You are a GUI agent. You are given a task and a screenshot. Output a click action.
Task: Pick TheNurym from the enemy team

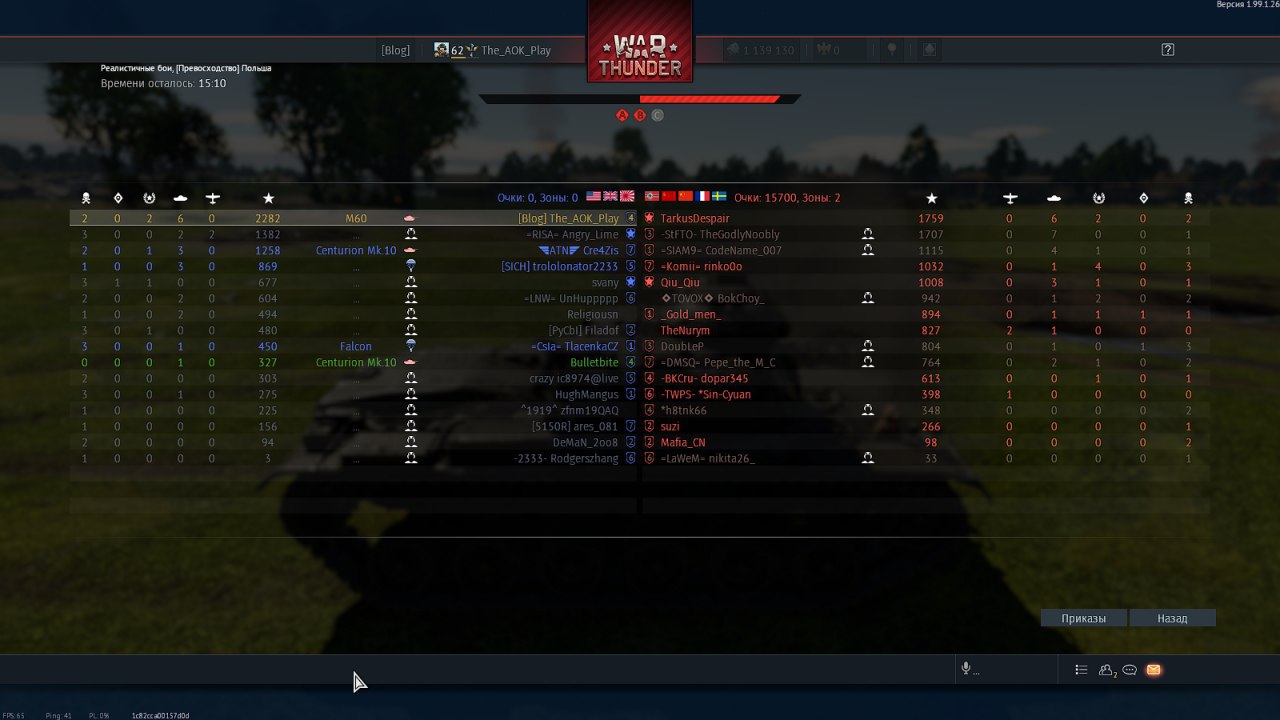pyautogui.click(x=685, y=330)
